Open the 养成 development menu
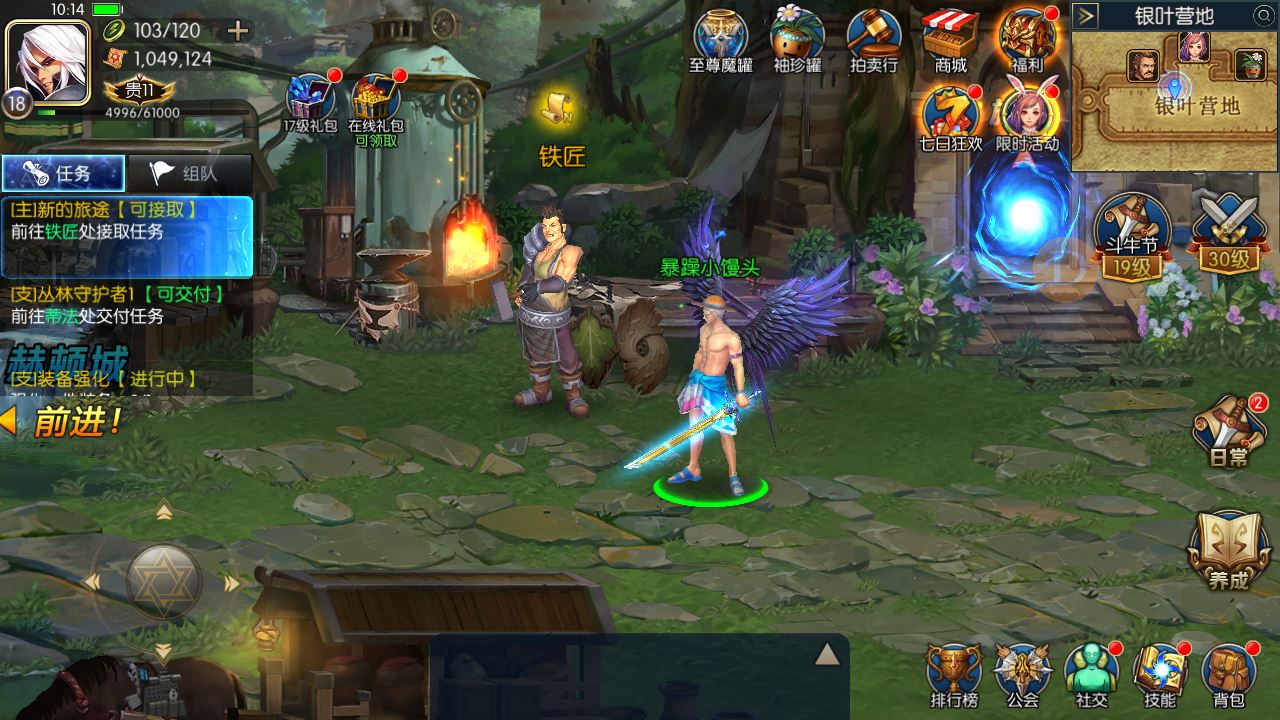The width and height of the screenshot is (1280, 720). [x=1228, y=550]
